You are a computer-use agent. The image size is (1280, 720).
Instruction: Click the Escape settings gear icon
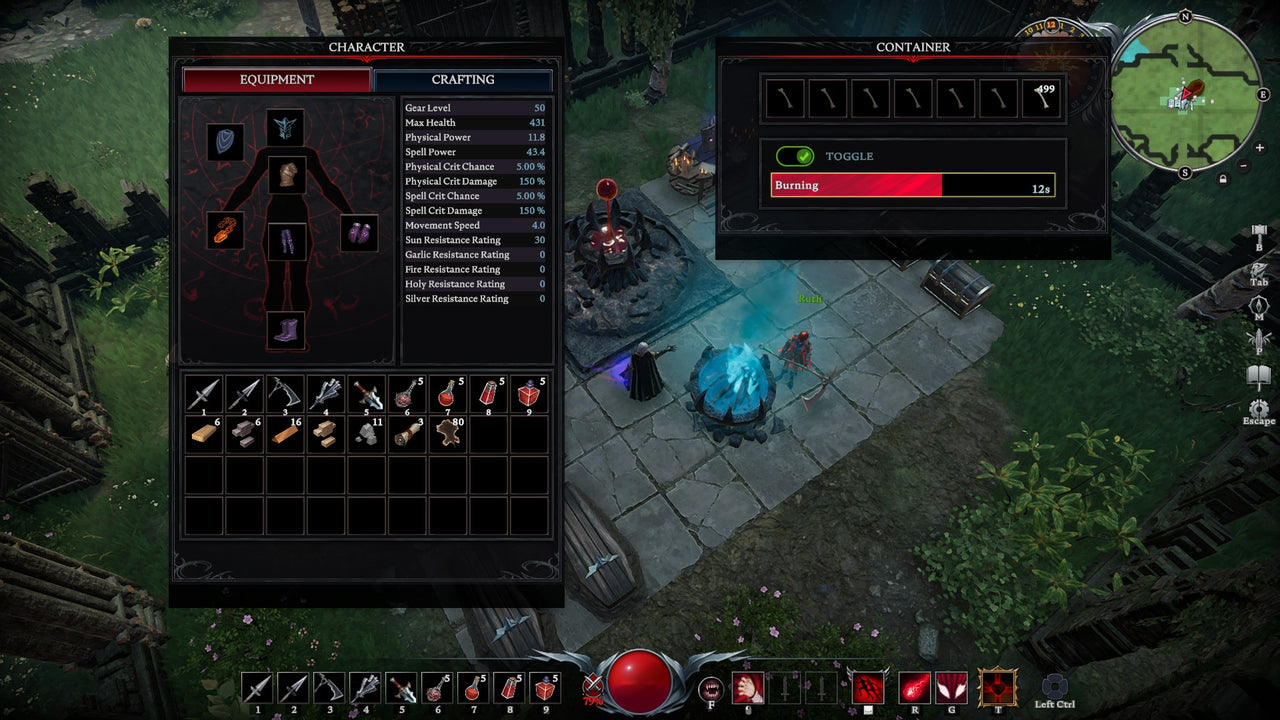point(1257,408)
